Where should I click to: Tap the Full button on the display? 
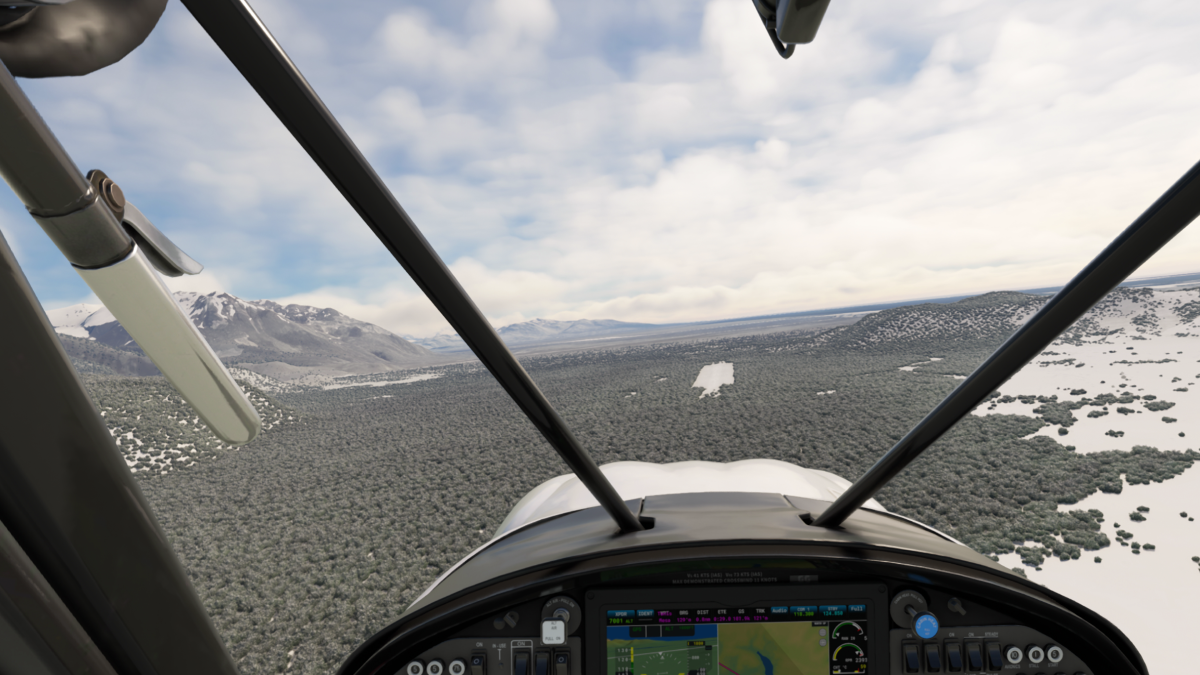856,609
